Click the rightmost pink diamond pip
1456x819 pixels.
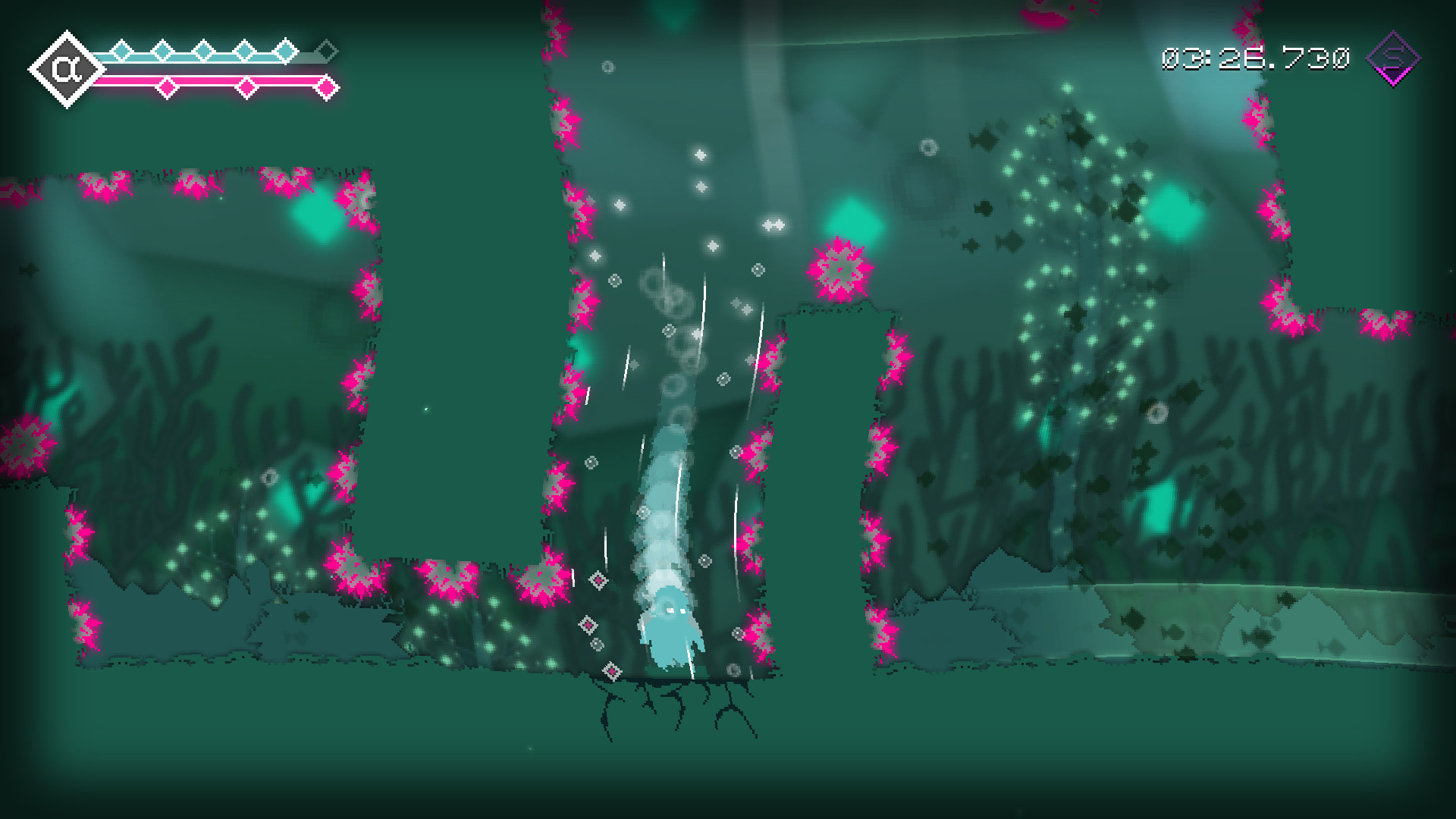(326, 86)
